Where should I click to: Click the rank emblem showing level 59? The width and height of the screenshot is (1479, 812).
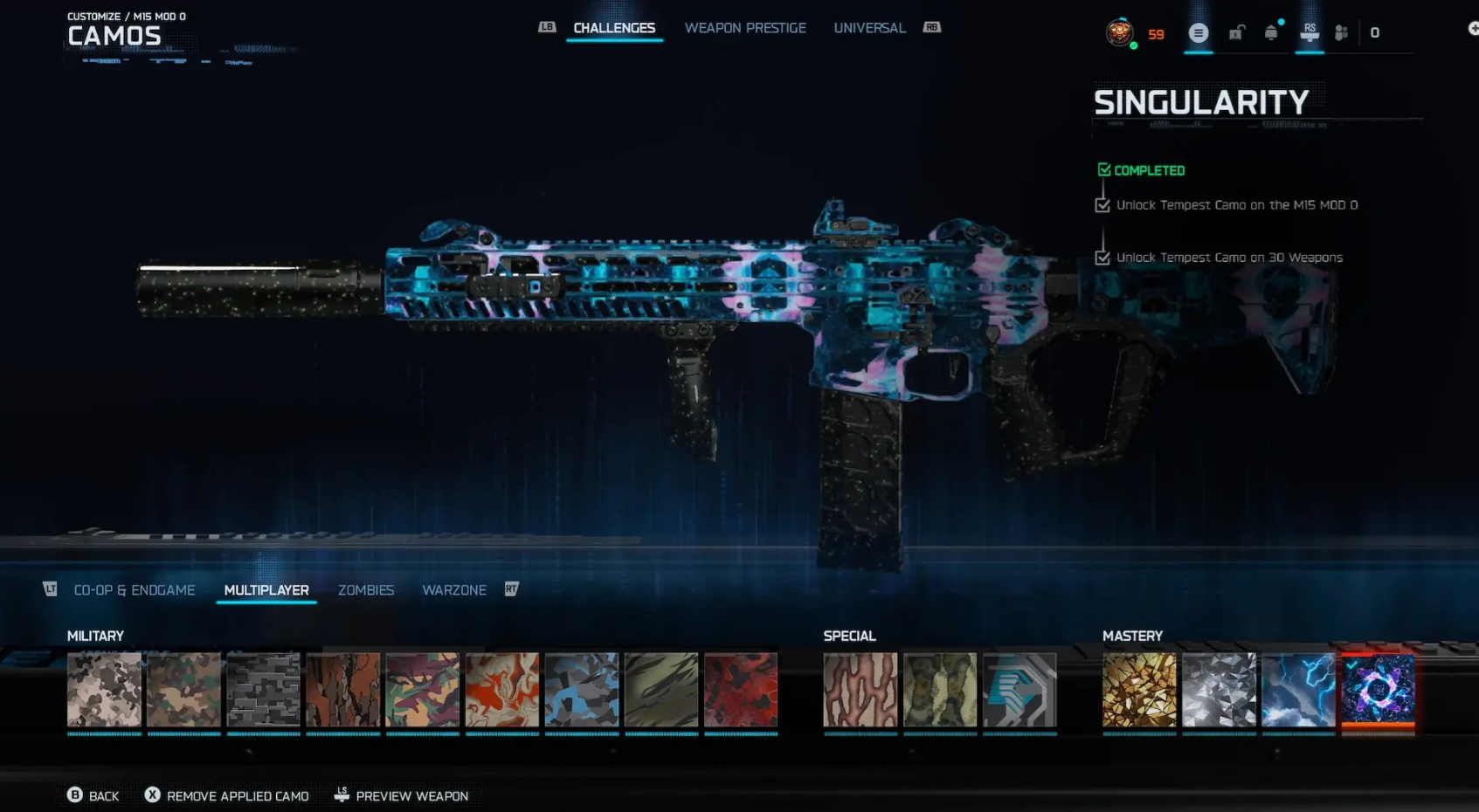coord(1120,33)
